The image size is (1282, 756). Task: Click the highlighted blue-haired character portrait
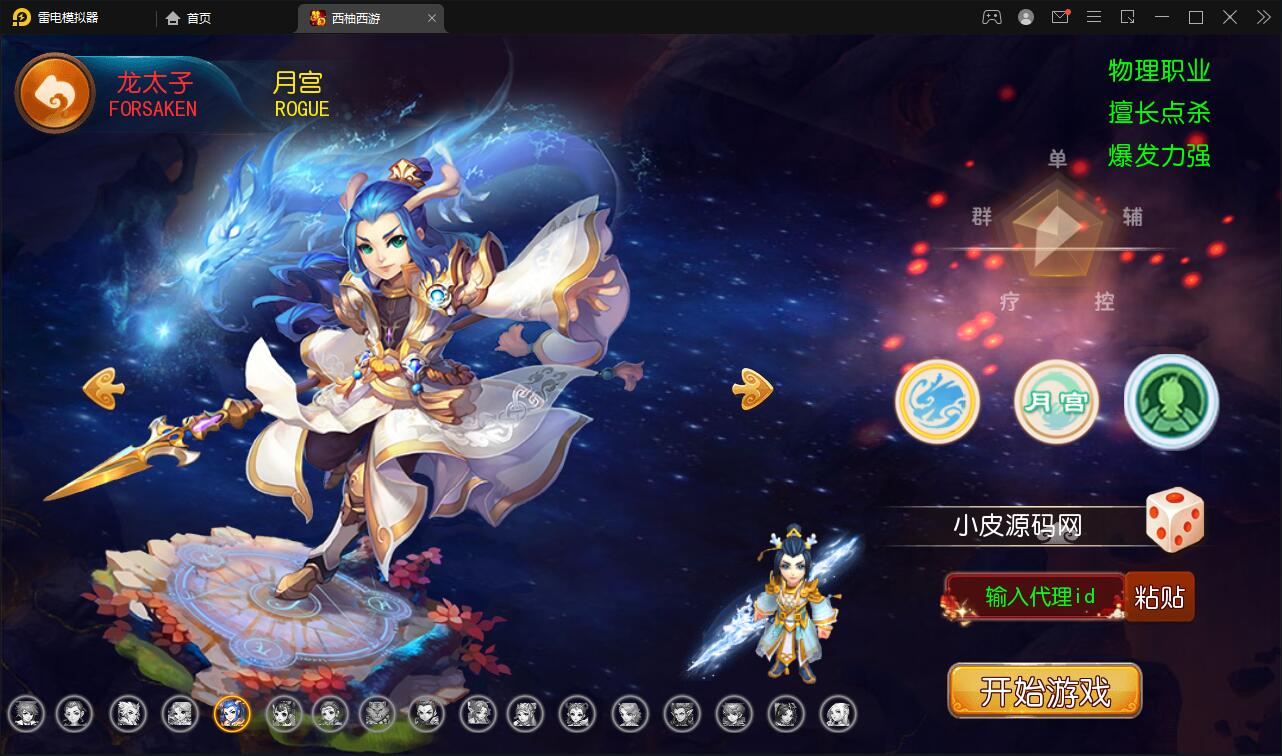[232, 713]
